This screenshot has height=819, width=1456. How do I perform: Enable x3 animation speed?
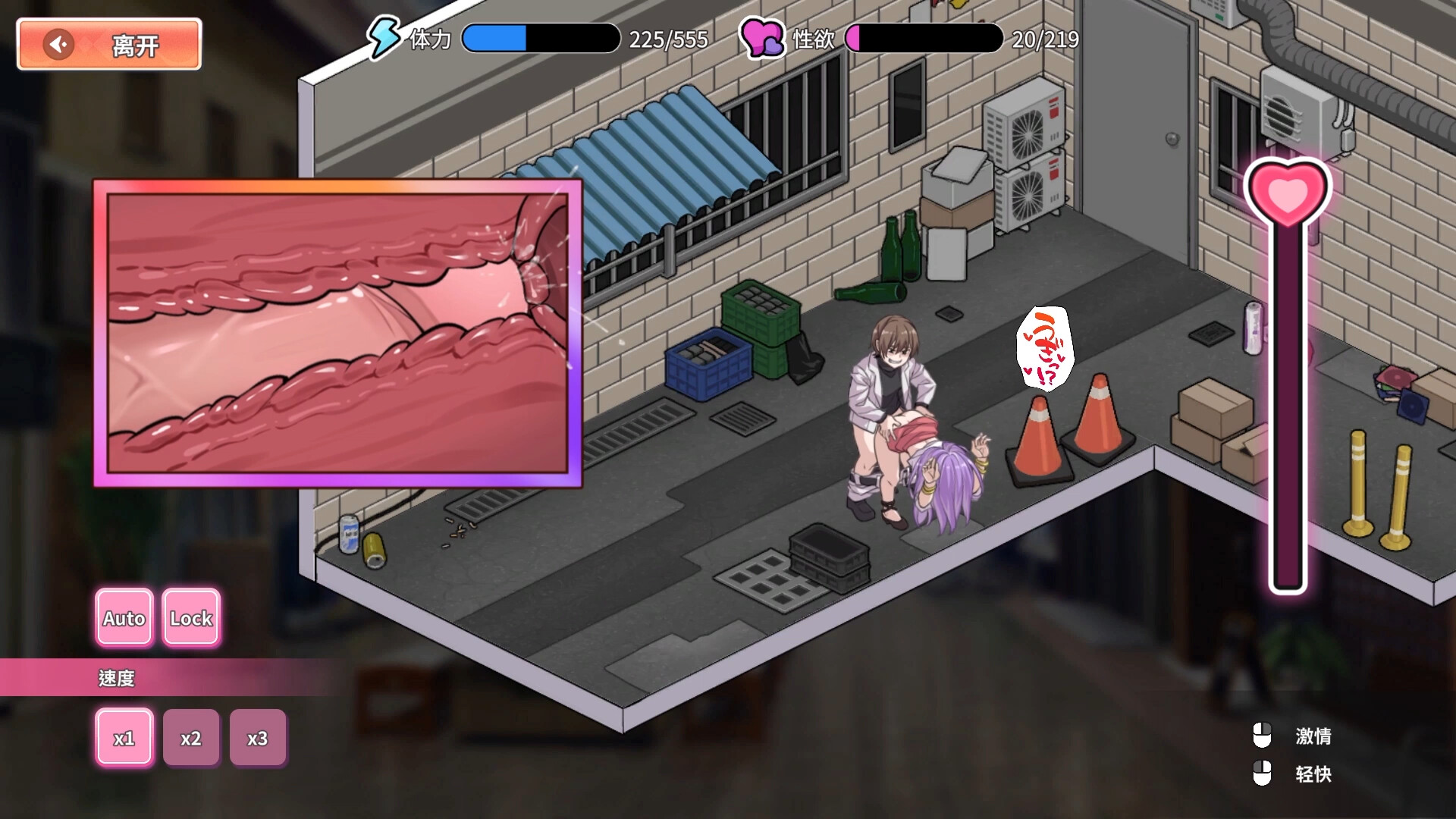point(258,736)
